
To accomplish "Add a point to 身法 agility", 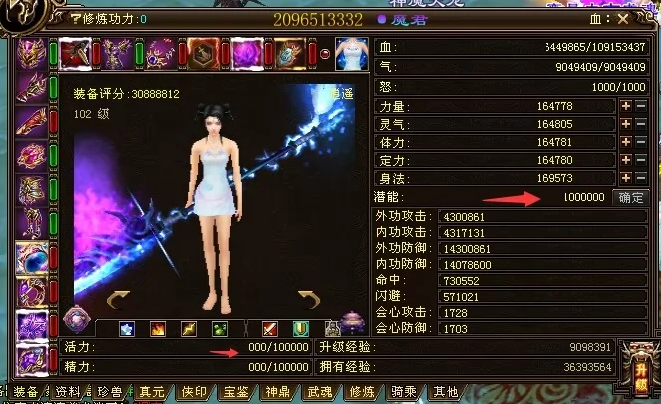I will tap(626, 177).
